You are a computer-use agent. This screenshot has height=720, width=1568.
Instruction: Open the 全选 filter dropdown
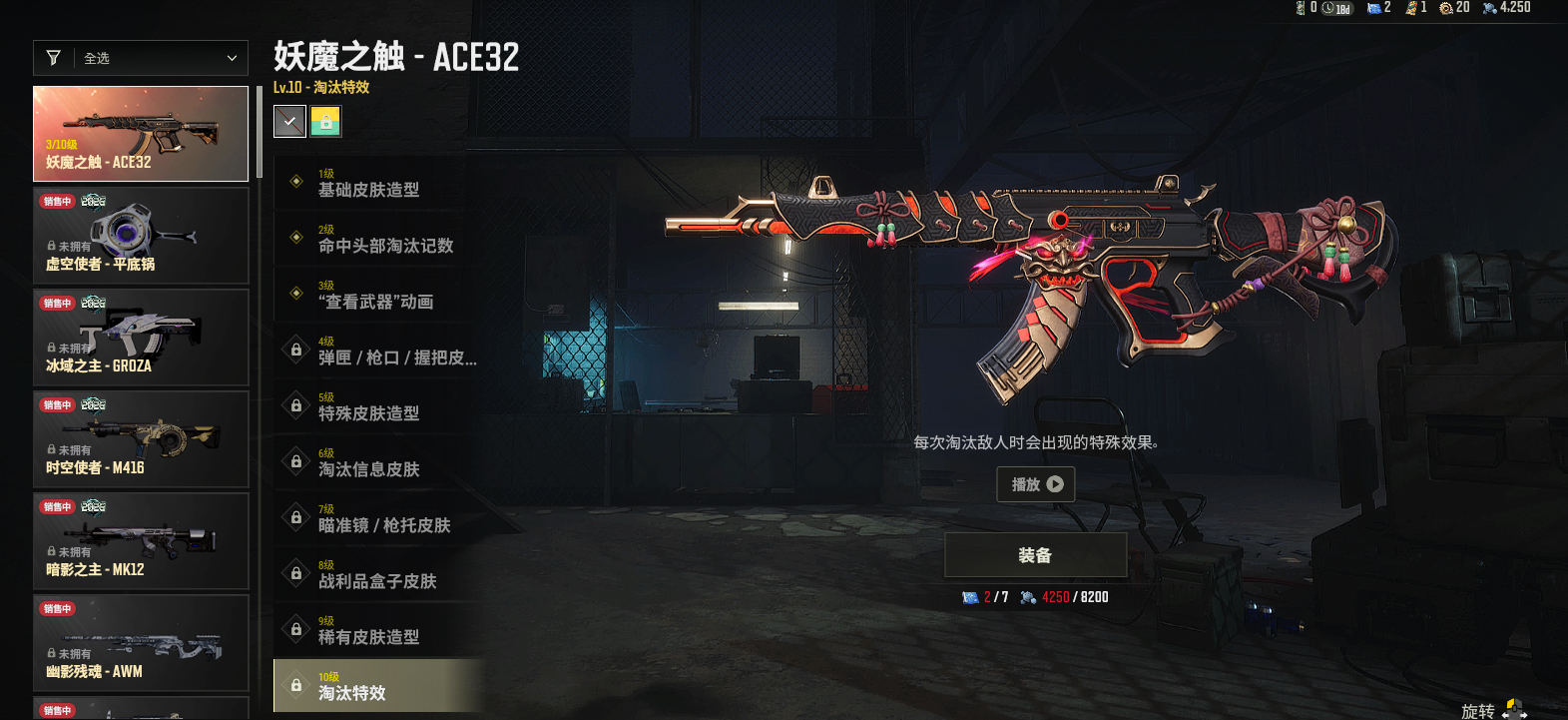[141, 58]
